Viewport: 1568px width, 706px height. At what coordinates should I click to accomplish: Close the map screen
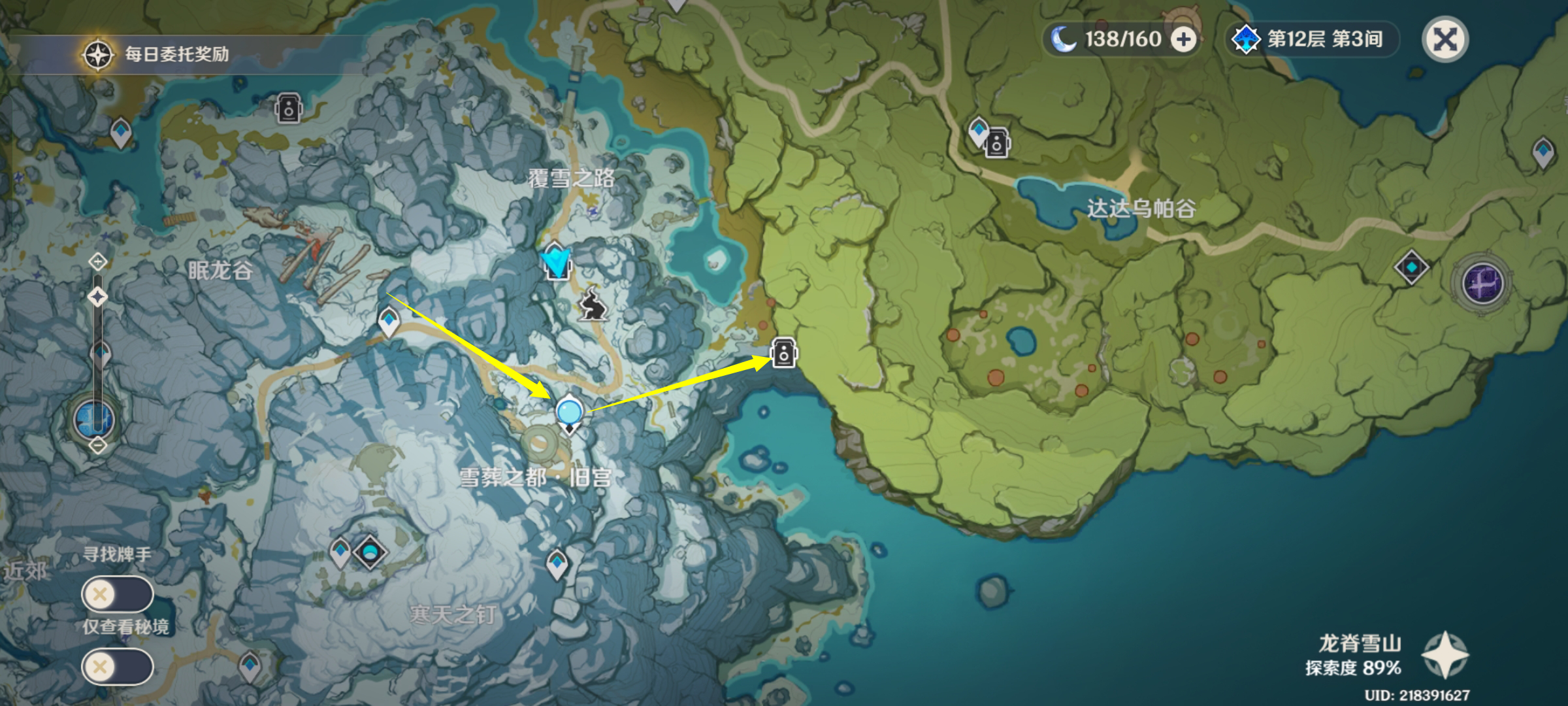coord(1445,39)
